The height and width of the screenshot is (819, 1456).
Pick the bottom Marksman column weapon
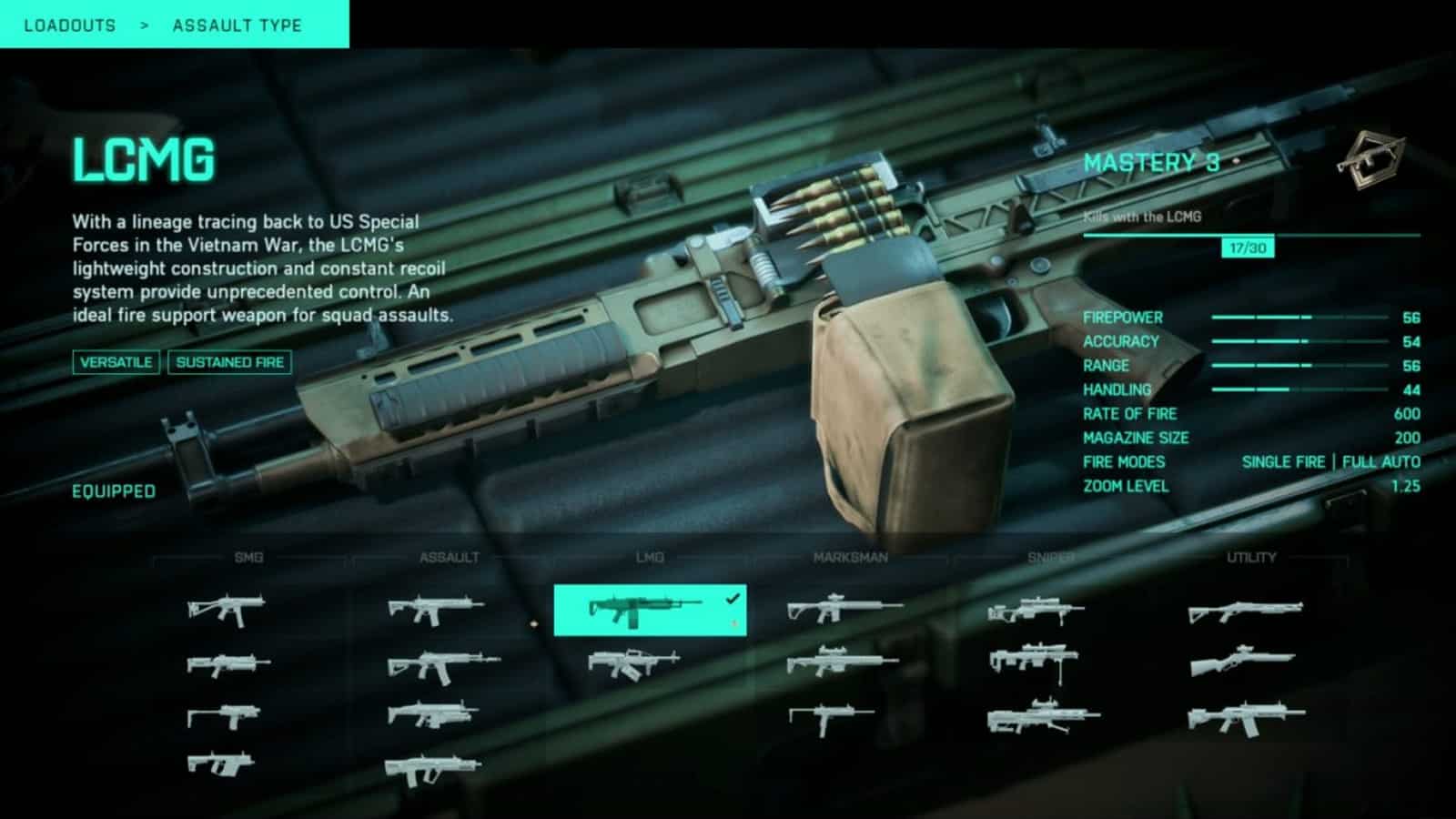(831, 719)
